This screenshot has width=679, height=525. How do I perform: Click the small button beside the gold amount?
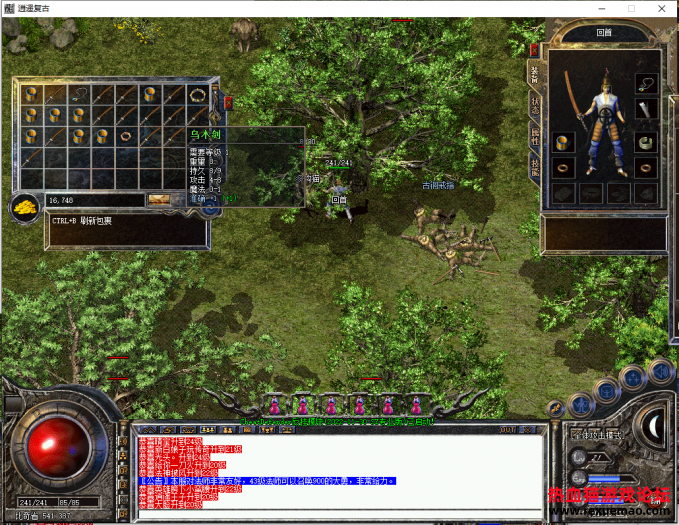point(159,200)
